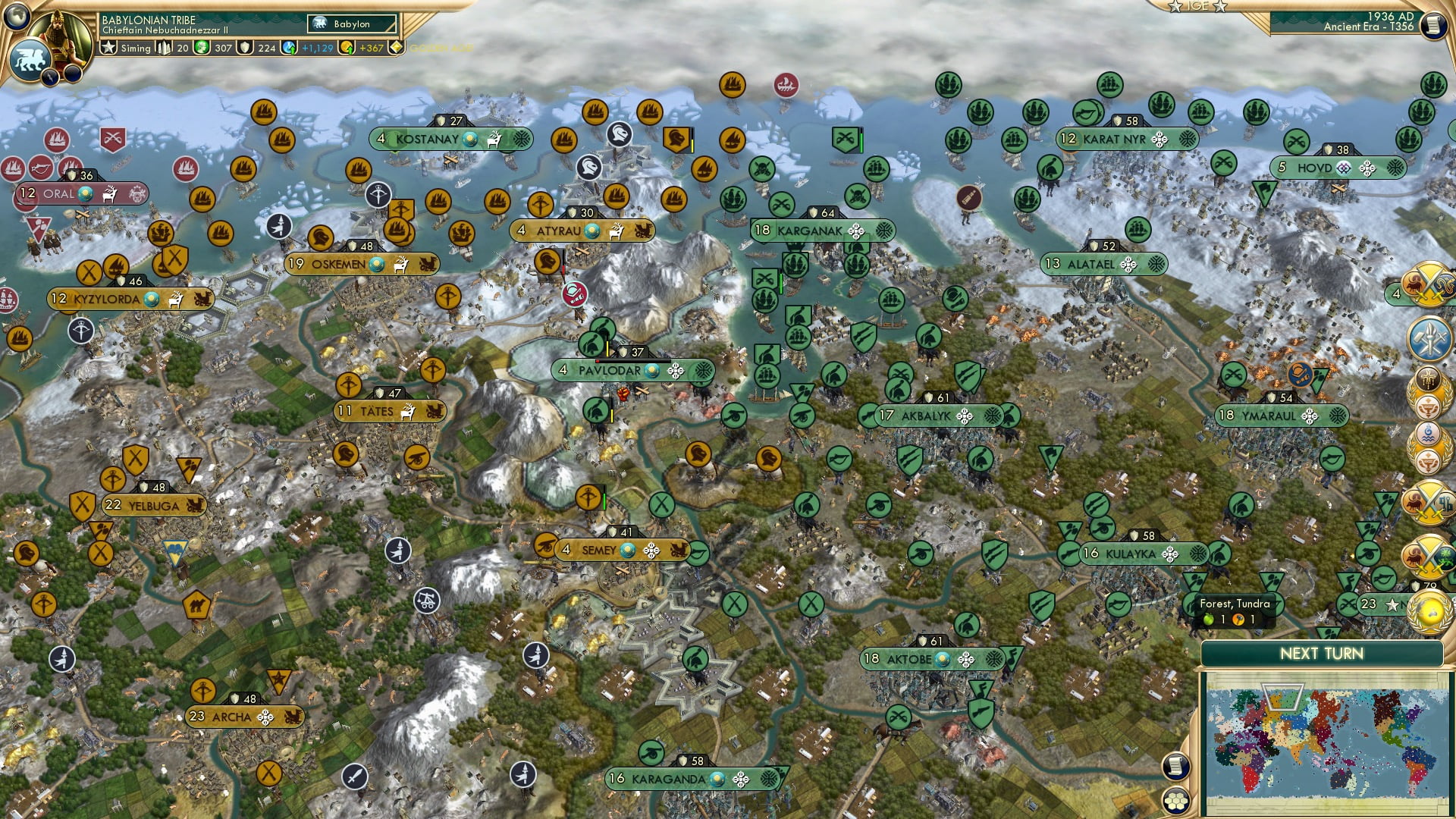The height and width of the screenshot is (819, 1456).
Task: Open Karaganda's city screen from its banner
Action: tap(667, 777)
